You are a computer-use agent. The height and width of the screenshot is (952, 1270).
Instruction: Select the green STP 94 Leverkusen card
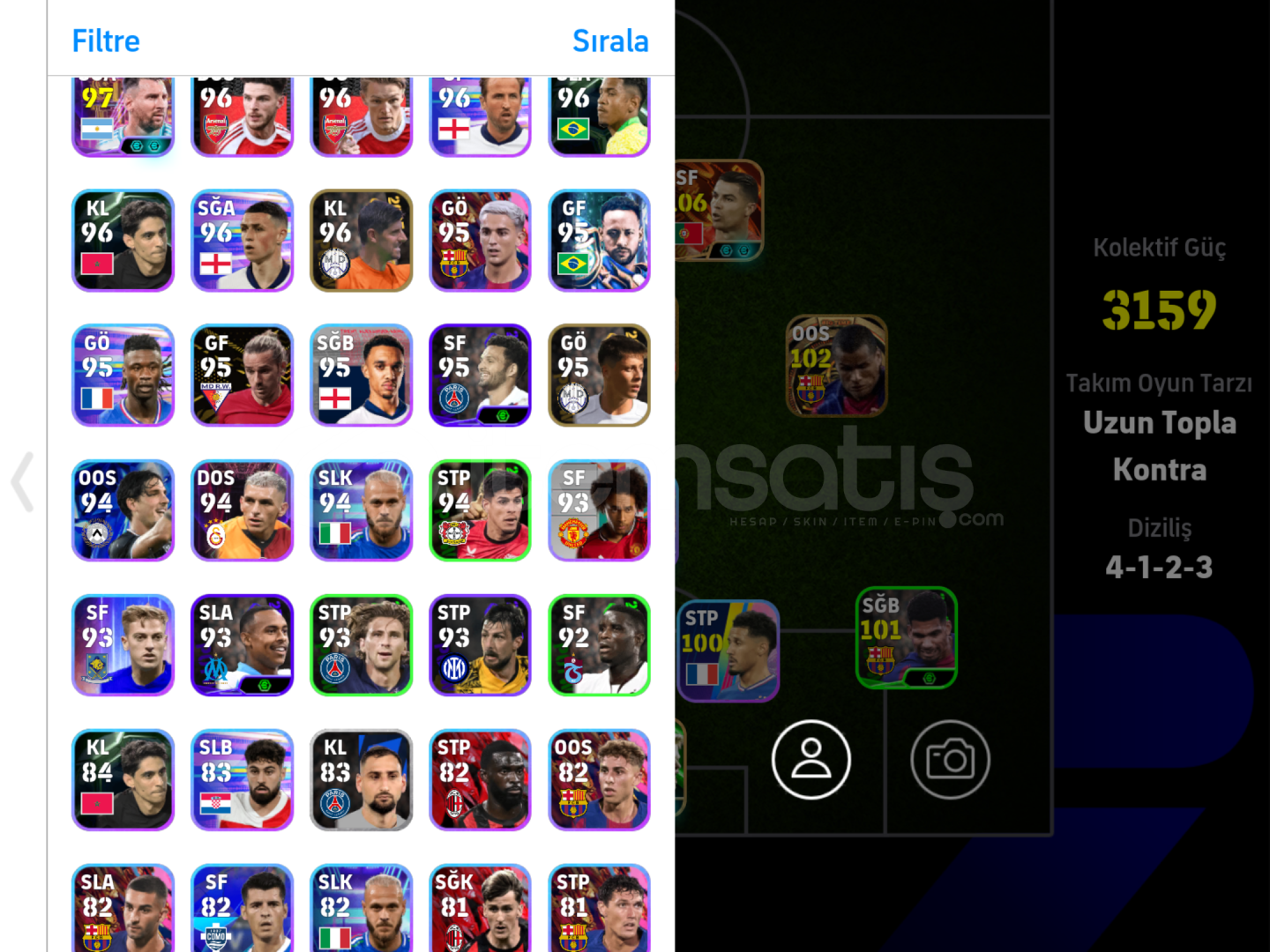click(480, 510)
